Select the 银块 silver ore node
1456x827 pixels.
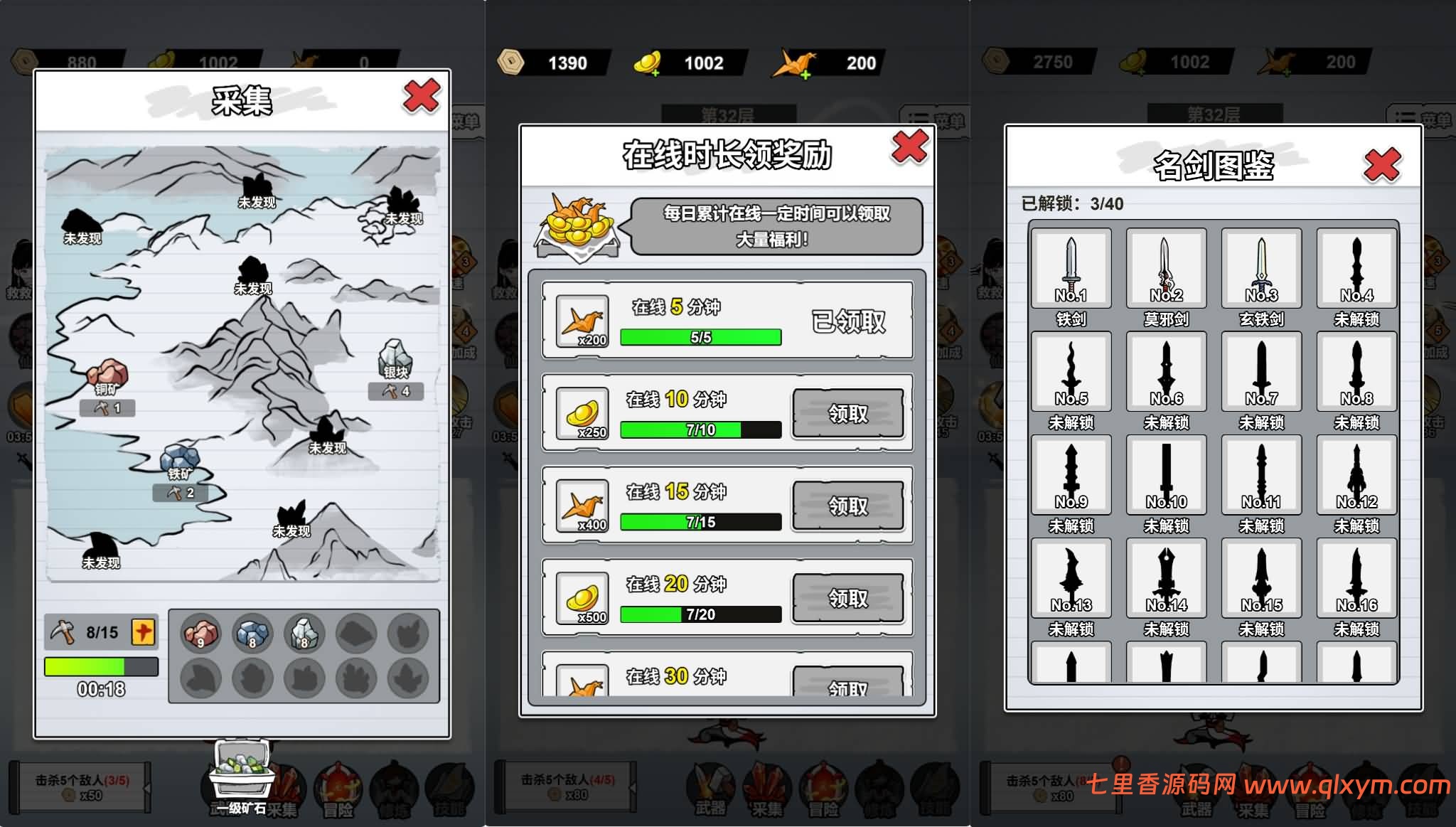point(396,358)
